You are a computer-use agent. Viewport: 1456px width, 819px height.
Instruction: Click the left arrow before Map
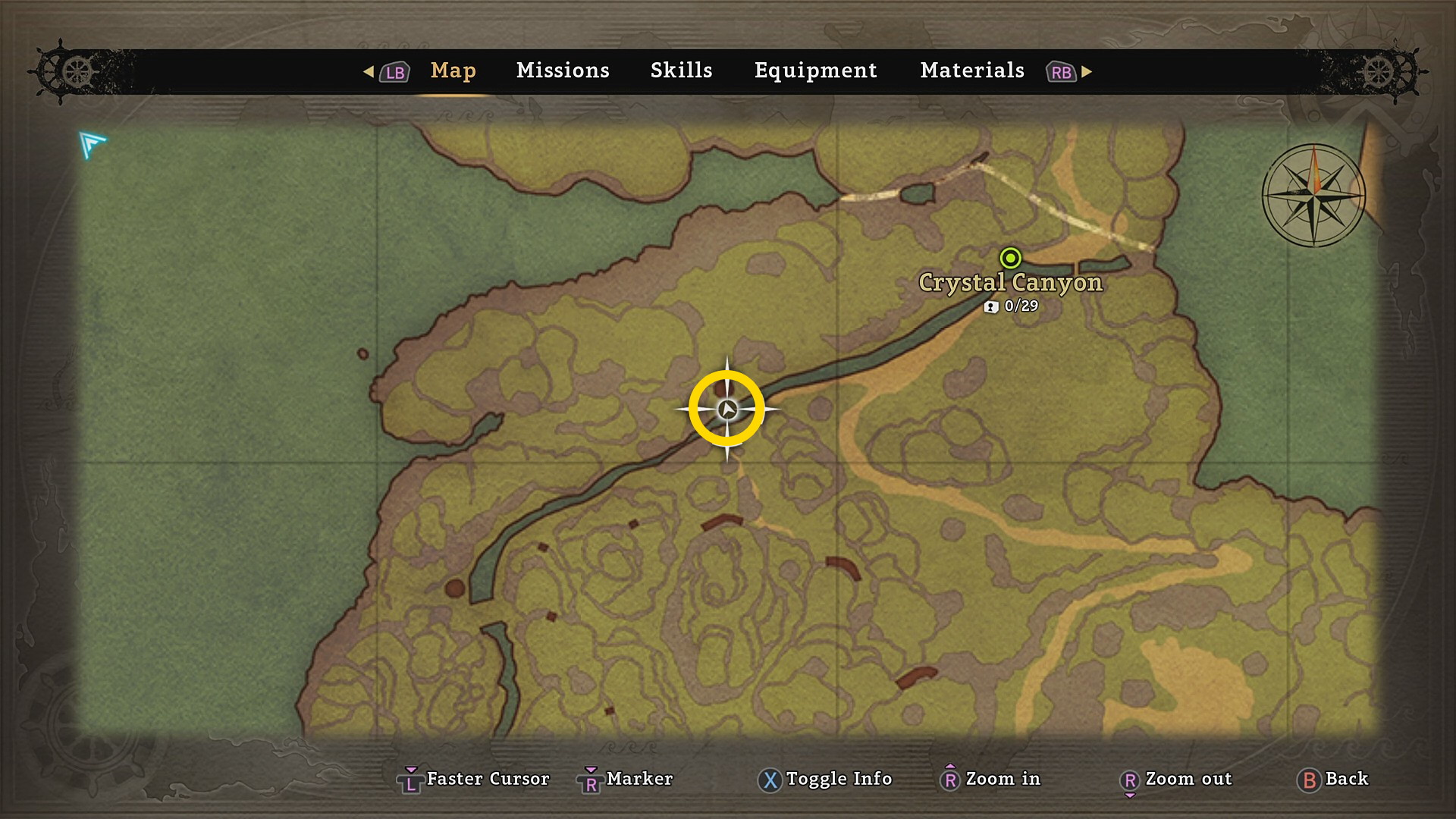coord(369,71)
